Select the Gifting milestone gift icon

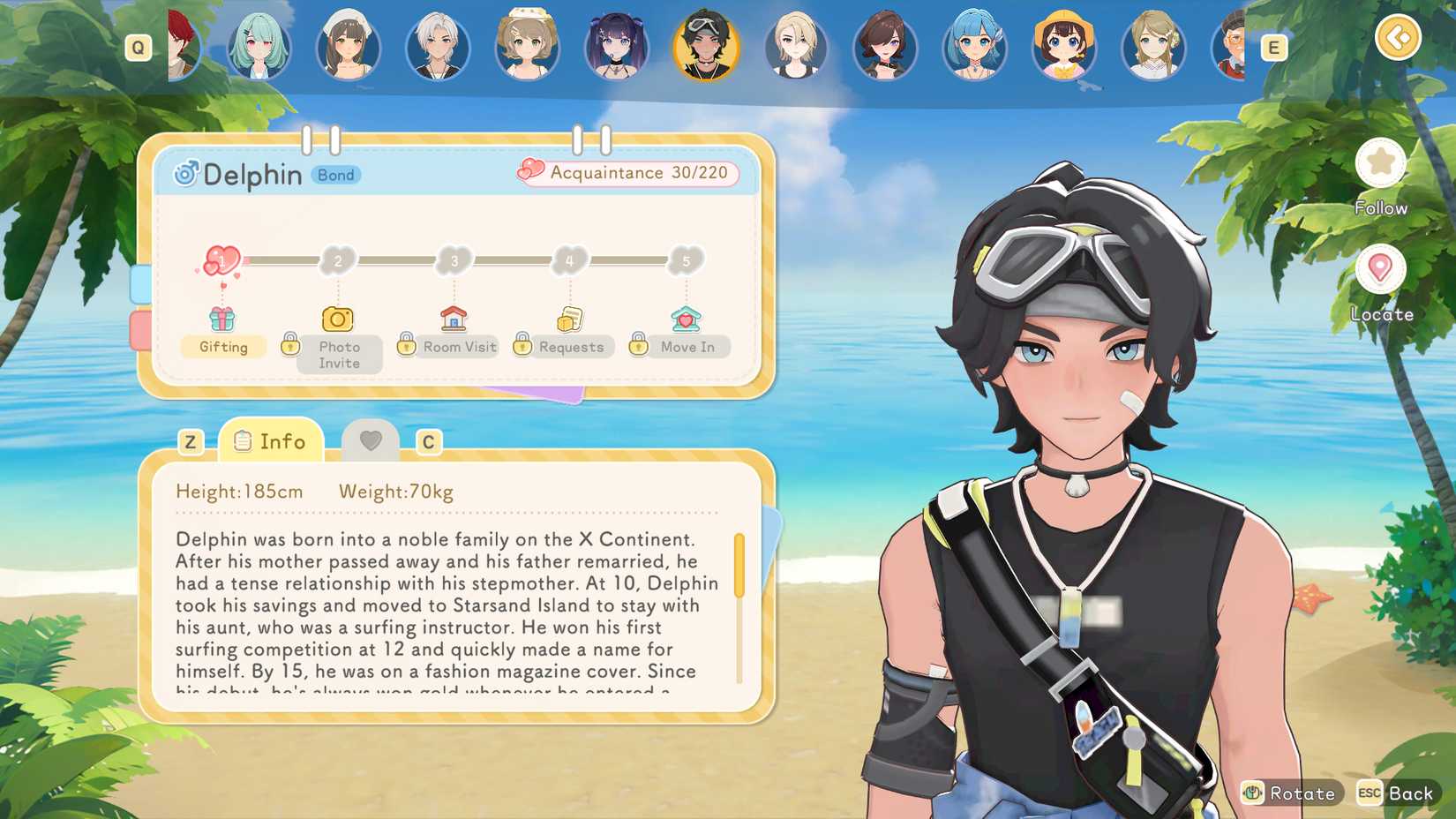222,319
